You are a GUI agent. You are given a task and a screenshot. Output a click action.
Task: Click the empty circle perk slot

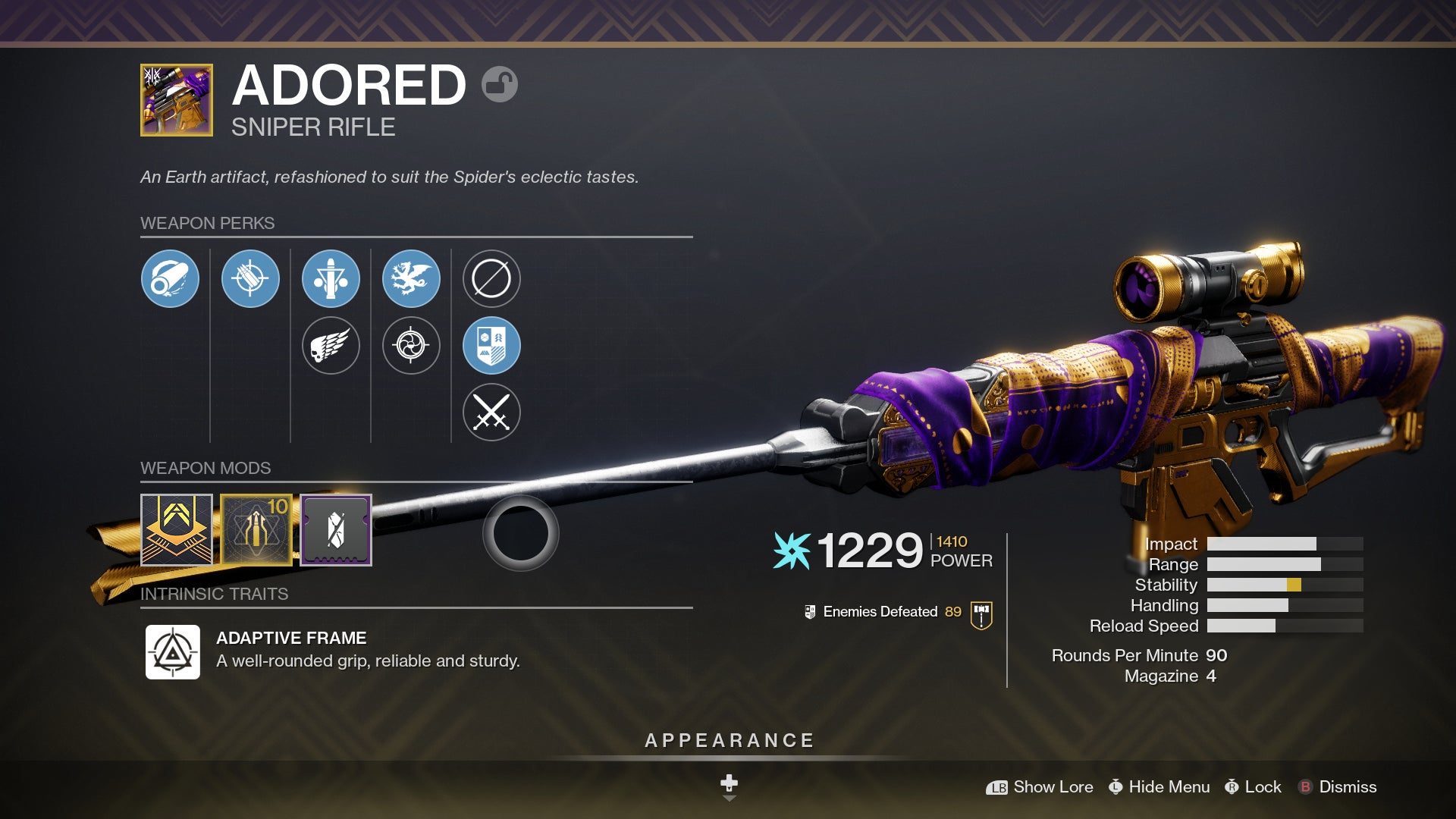(x=492, y=278)
